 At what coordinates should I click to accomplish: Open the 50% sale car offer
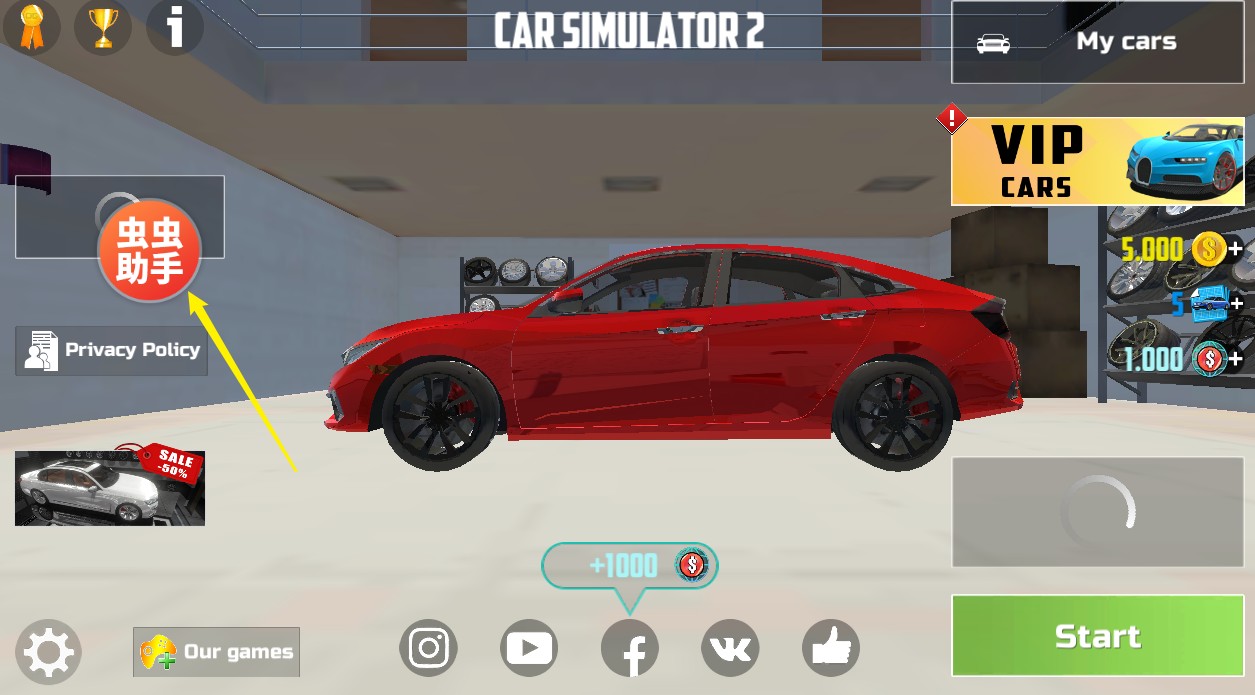click(110, 487)
